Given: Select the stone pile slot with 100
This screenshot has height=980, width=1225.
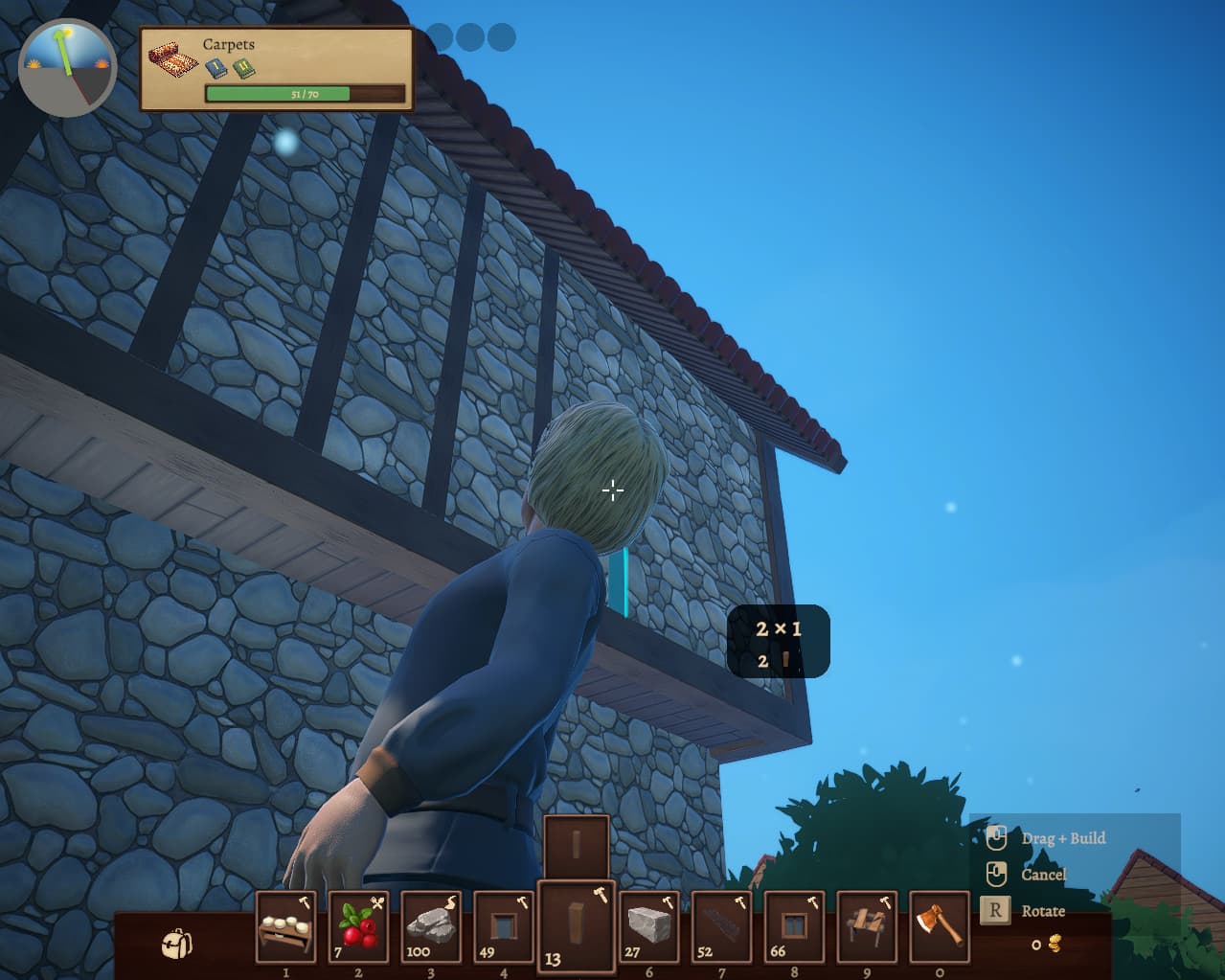Looking at the screenshot, I should [431, 926].
